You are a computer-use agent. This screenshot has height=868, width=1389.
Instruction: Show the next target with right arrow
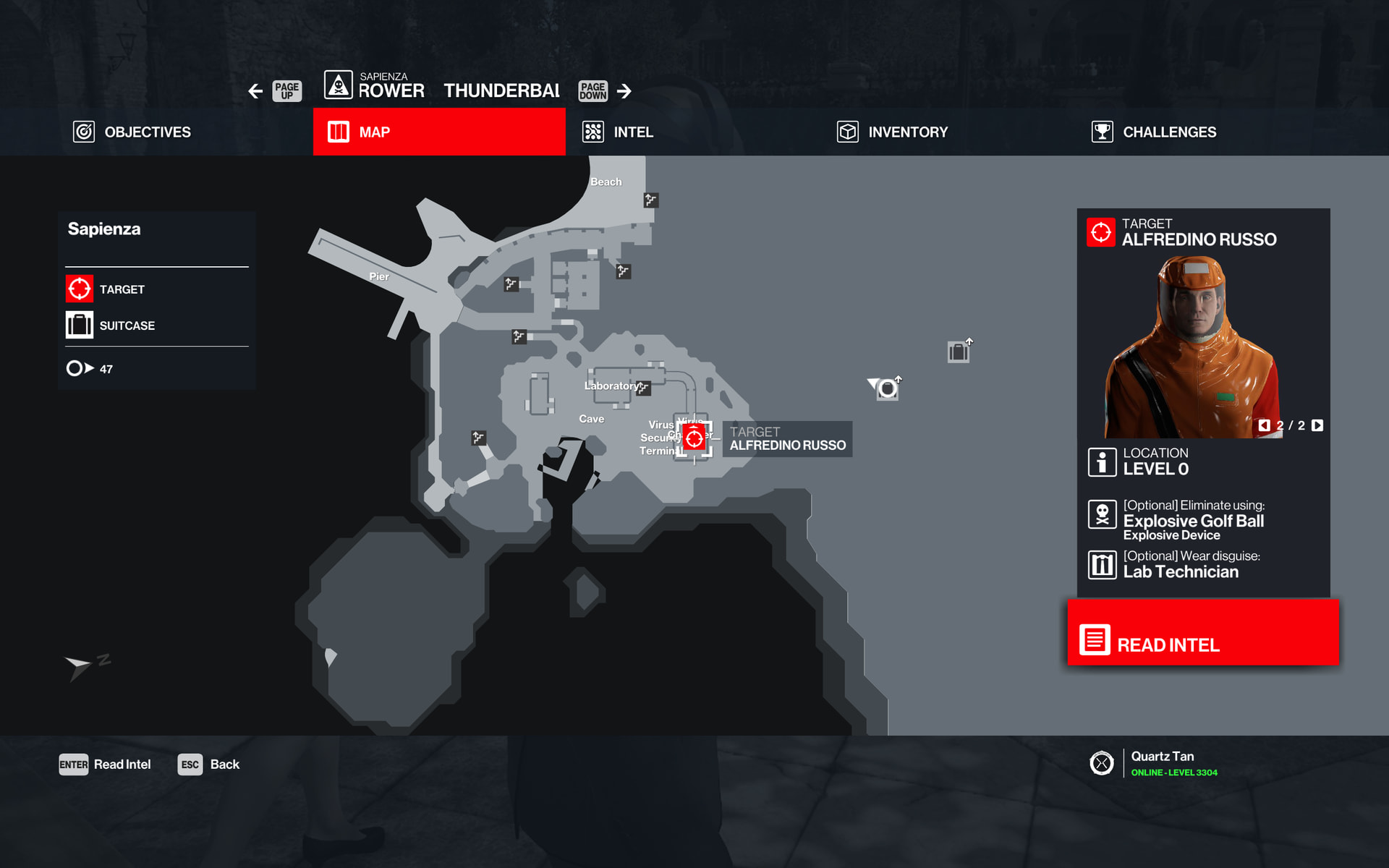pos(1317,425)
